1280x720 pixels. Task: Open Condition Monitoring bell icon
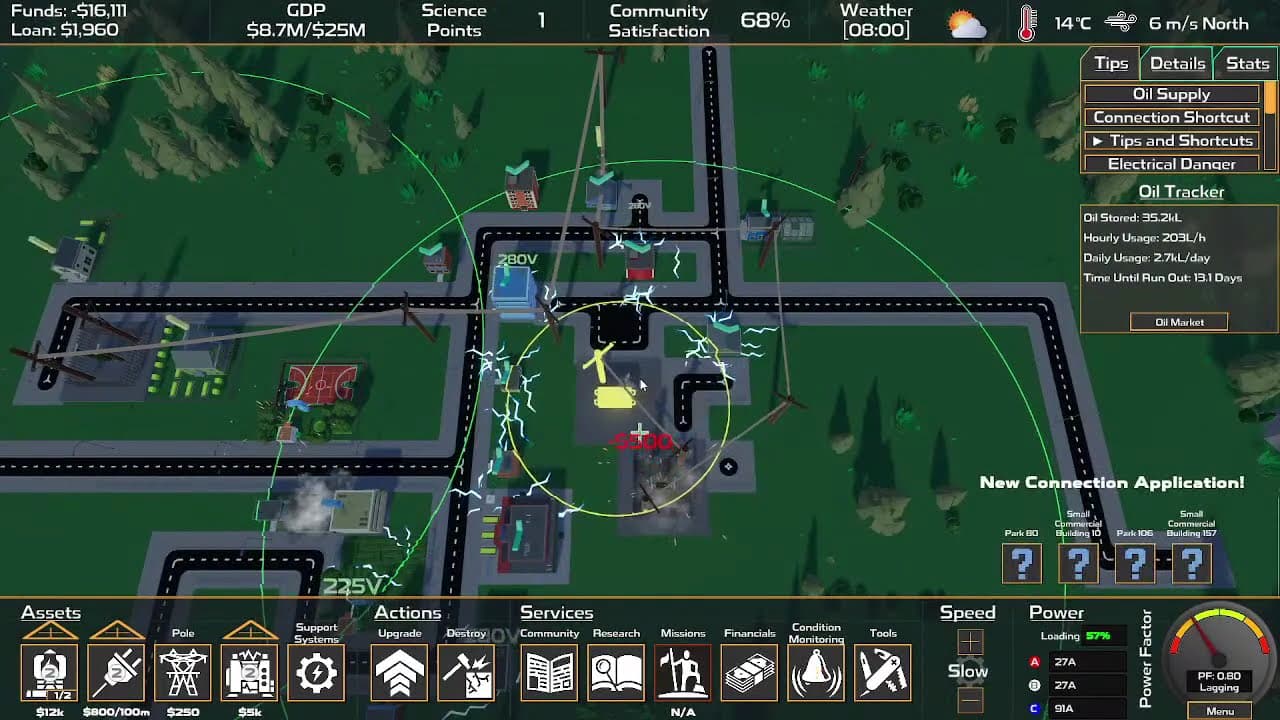(x=816, y=673)
